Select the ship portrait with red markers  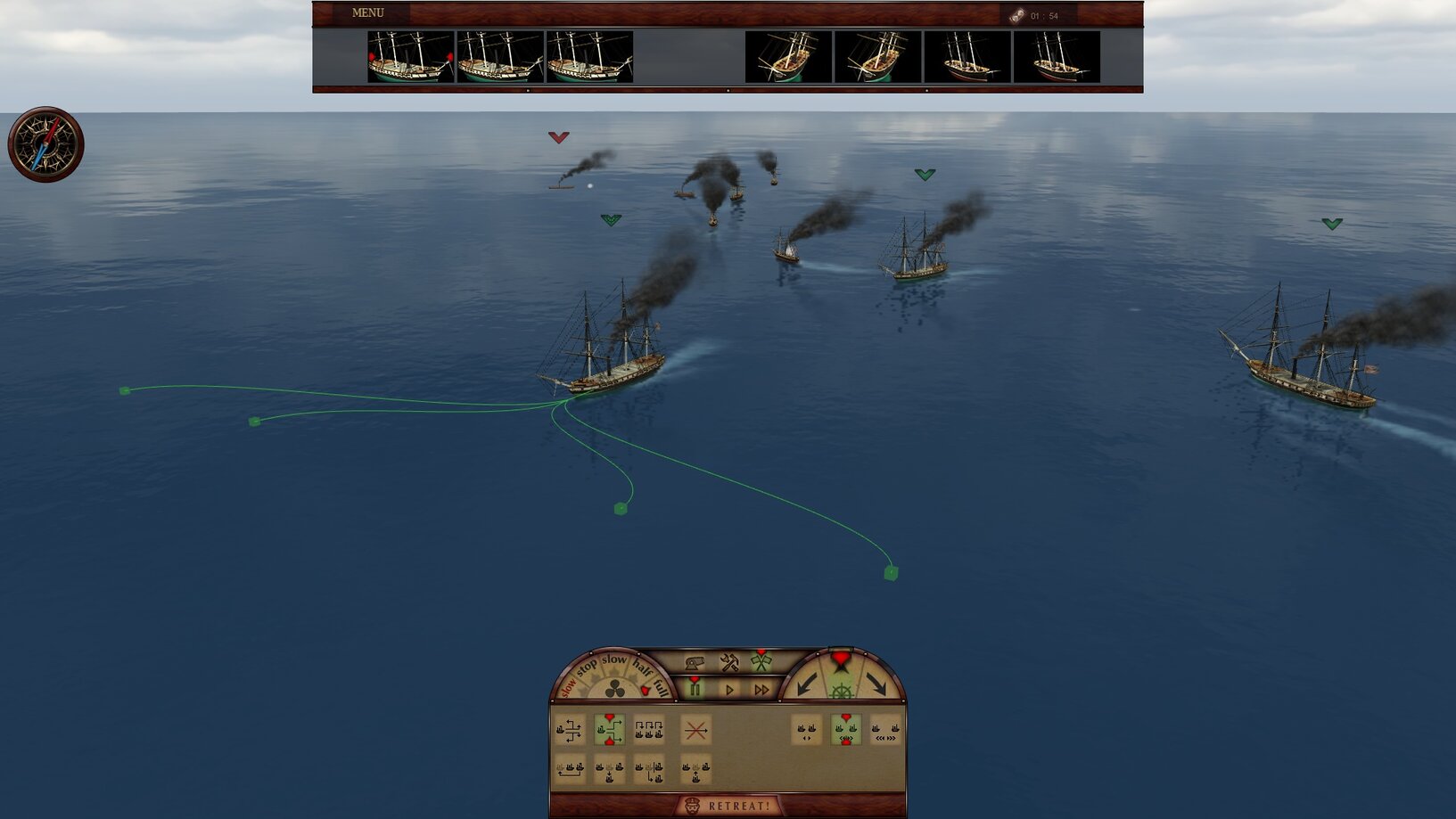410,57
